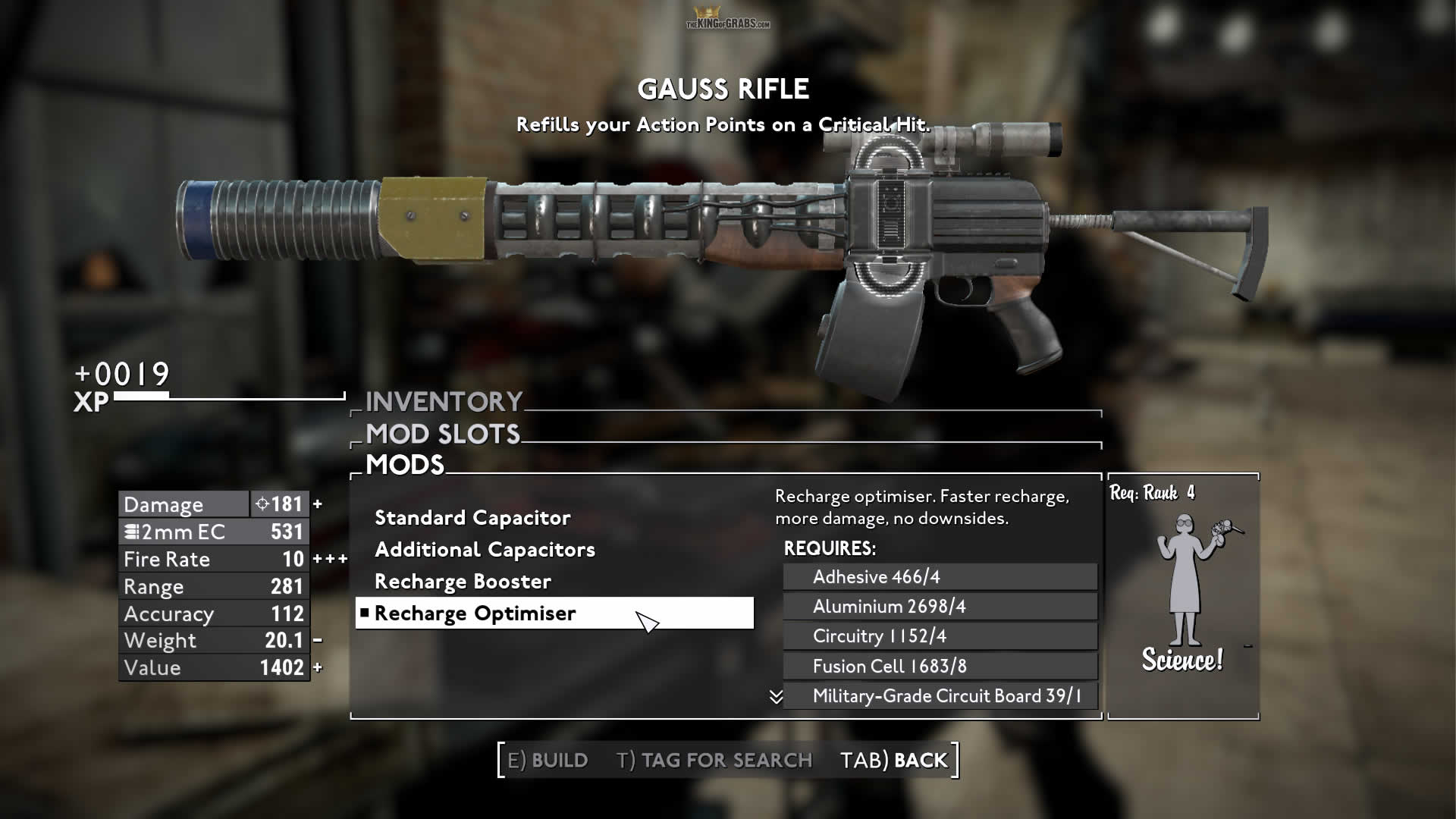Image resolution: width=1456 pixels, height=819 pixels.
Task: Click the Science! perk requirement card
Action: tap(1183, 597)
